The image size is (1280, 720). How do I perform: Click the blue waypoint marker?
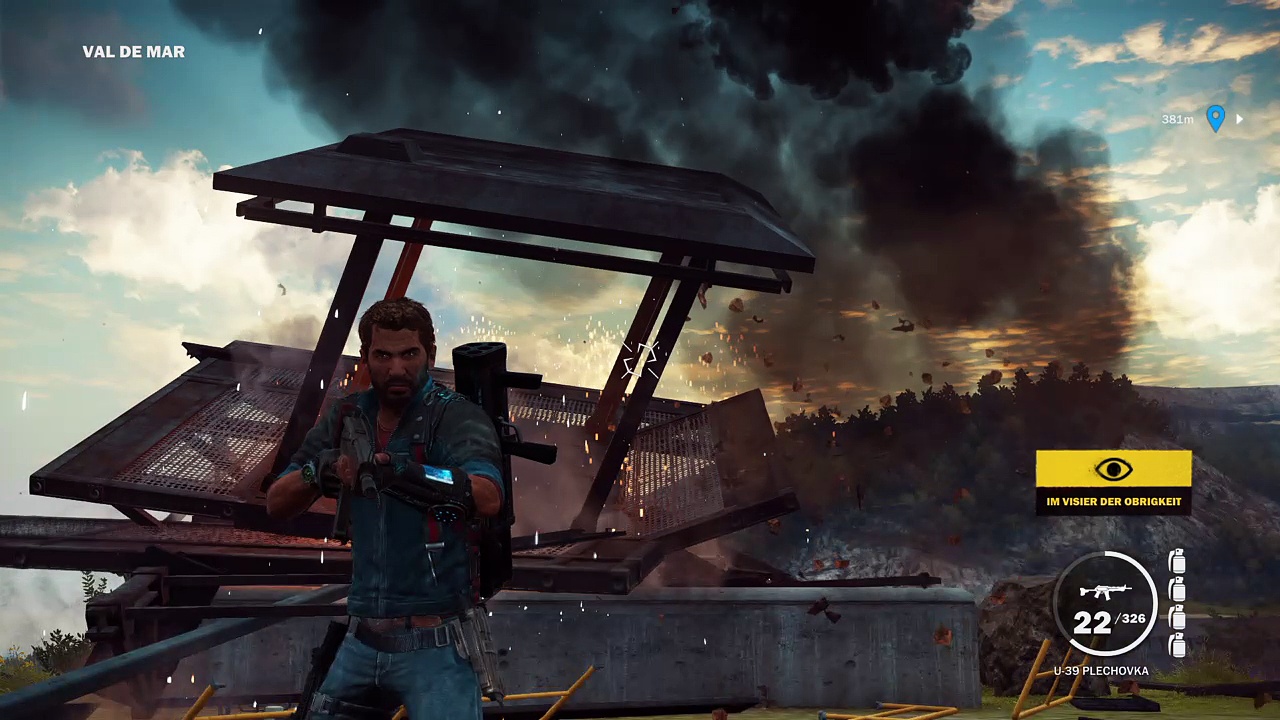pyautogui.click(x=1215, y=119)
